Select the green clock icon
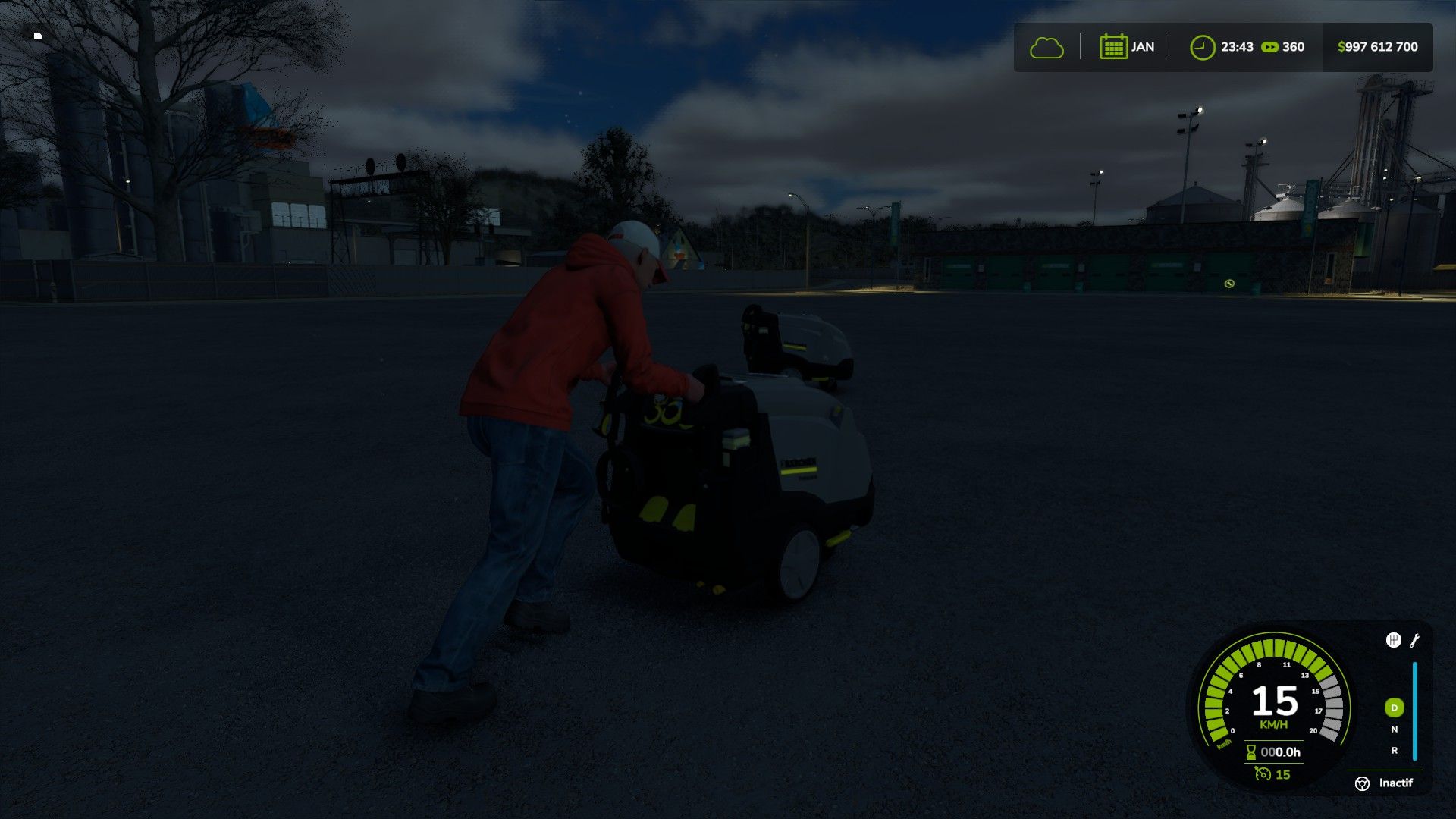 click(1202, 47)
